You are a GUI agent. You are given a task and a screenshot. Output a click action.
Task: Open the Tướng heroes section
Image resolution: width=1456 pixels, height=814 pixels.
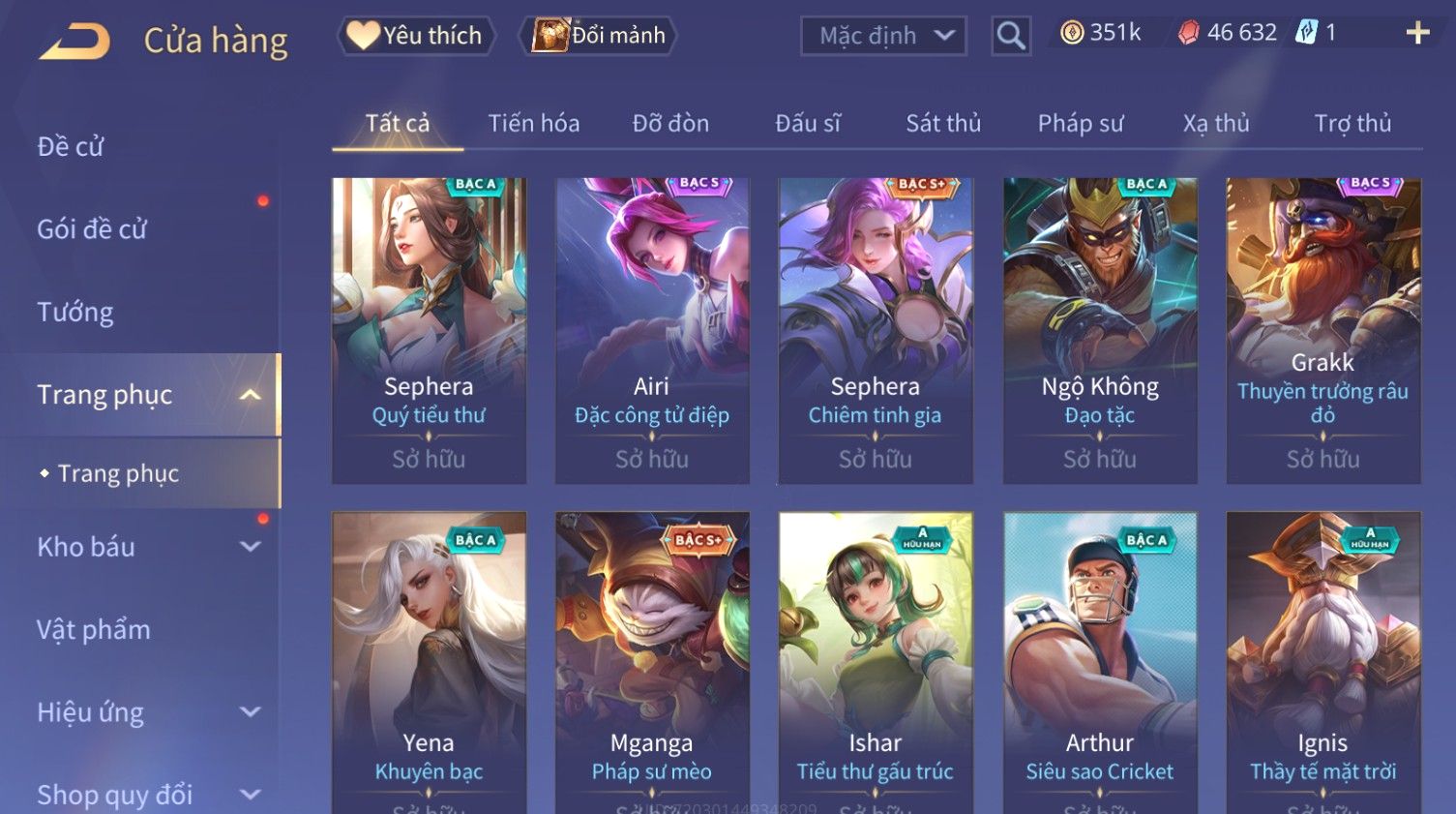pos(75,312)
